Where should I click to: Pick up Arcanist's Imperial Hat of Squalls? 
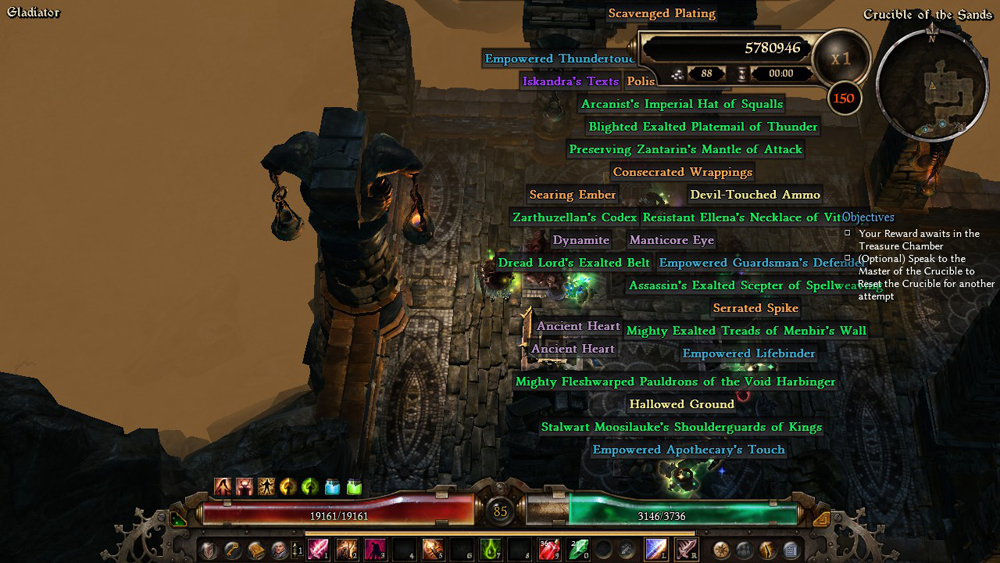tap(682, 104)
